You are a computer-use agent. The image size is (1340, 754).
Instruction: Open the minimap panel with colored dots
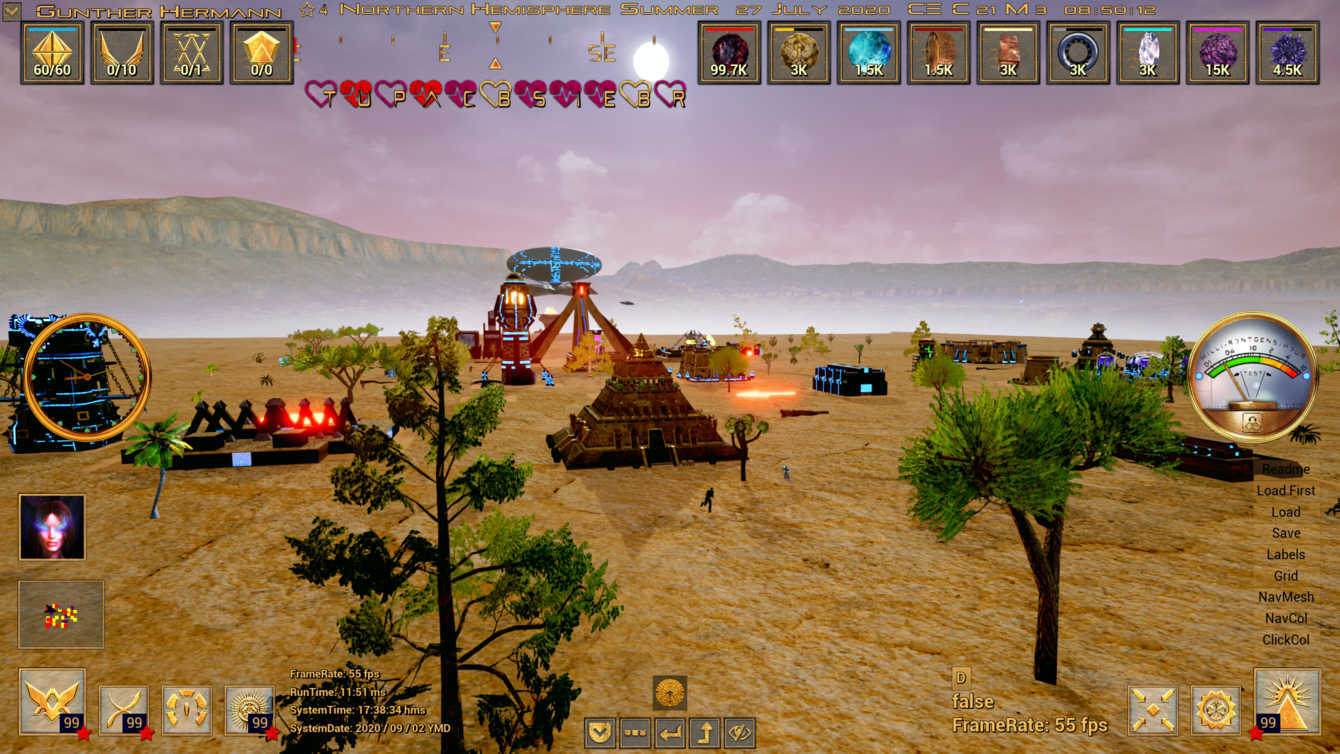click(x=61, y=614)
